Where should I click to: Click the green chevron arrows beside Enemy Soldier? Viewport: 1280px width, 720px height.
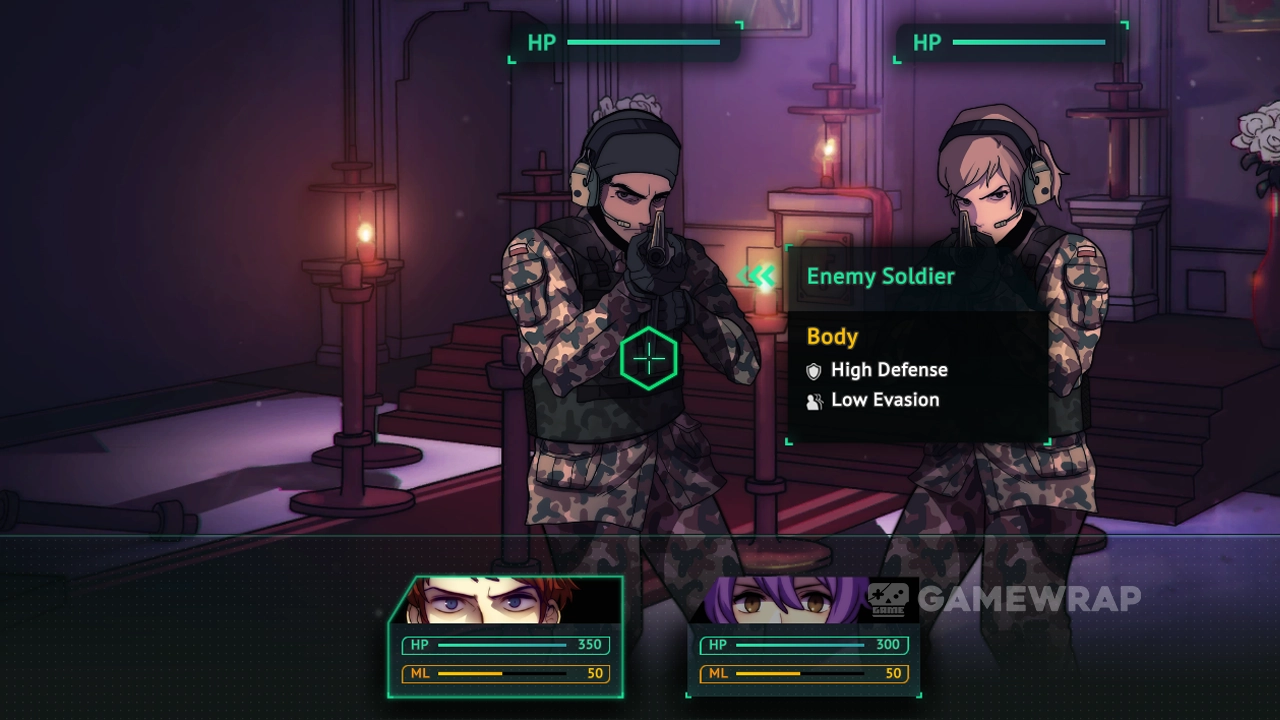pos(759,277)
